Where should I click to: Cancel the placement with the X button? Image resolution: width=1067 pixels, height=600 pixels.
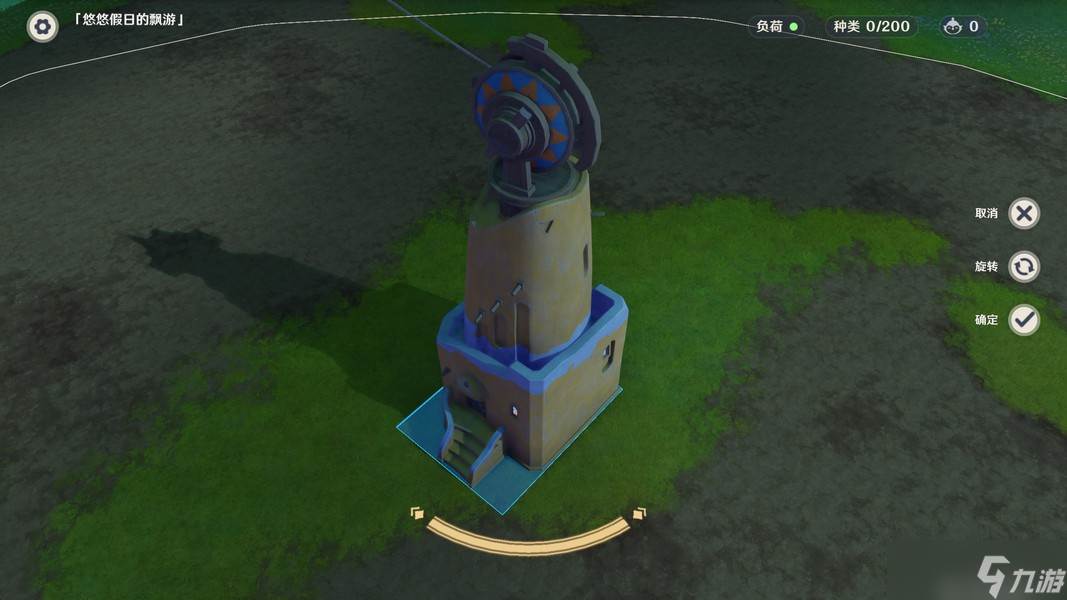click(x=1023, y=213)
